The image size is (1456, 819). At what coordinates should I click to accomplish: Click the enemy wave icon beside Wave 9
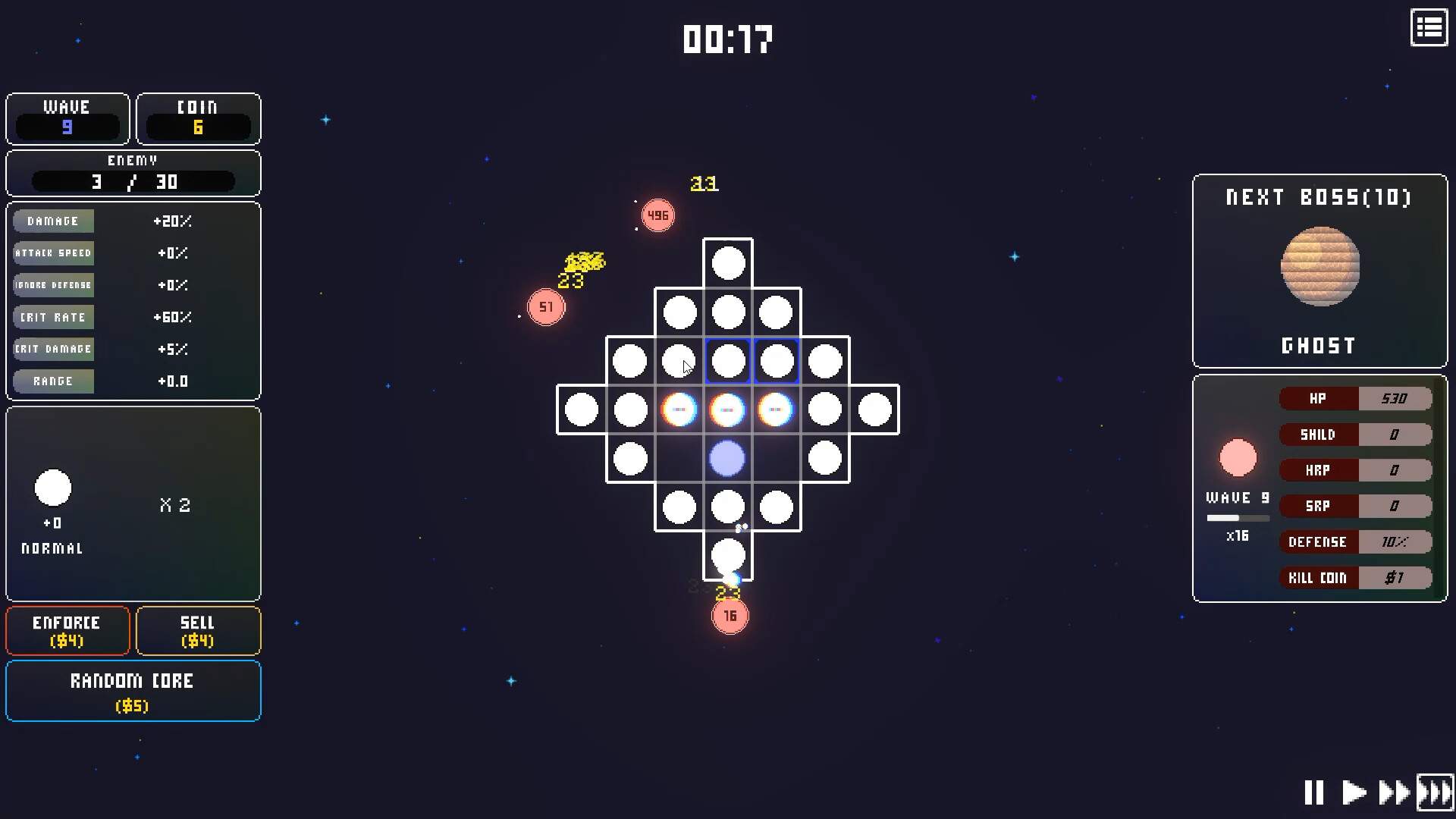(1238, 457)
